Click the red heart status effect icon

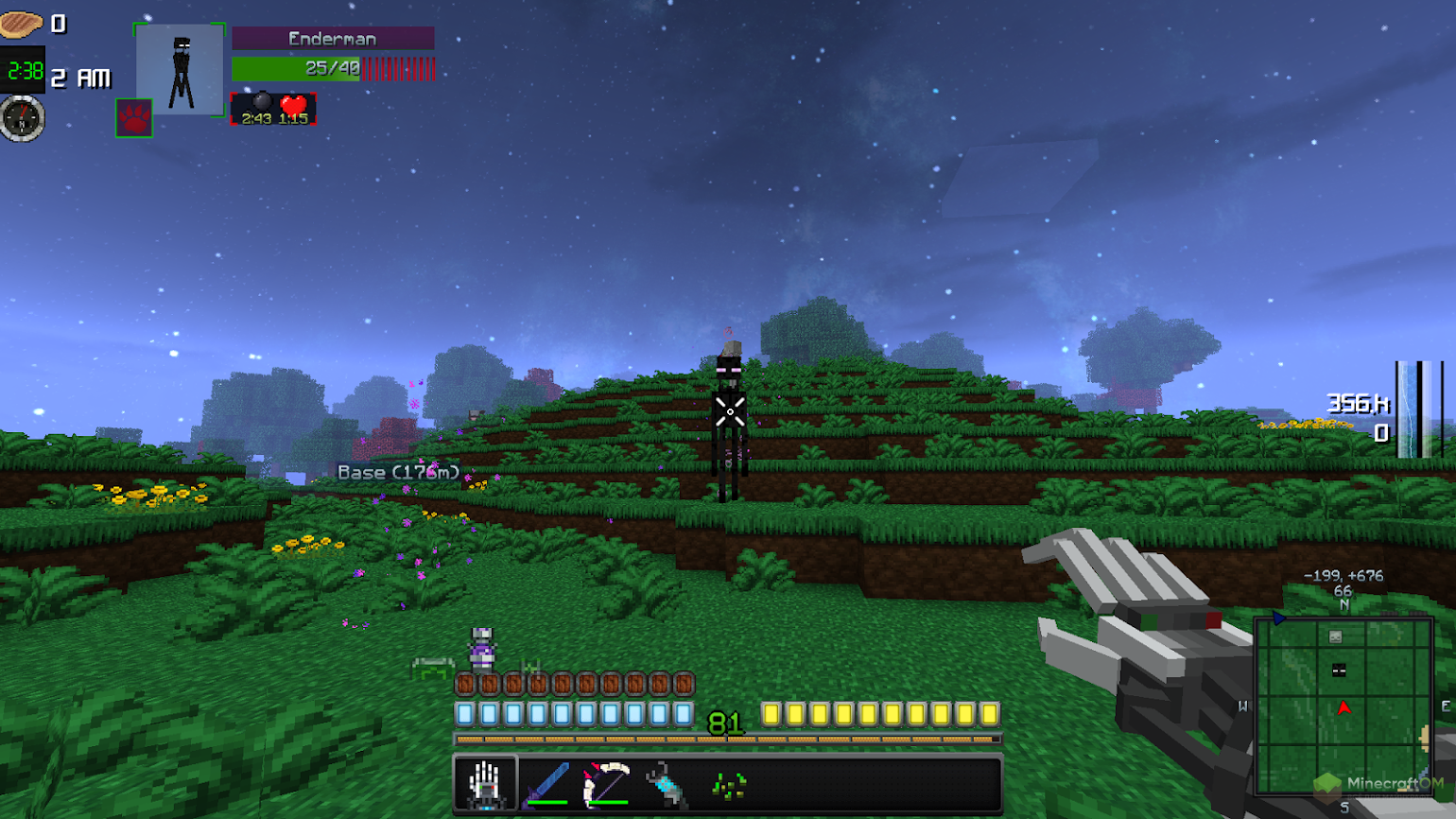[x=294, y=105]
